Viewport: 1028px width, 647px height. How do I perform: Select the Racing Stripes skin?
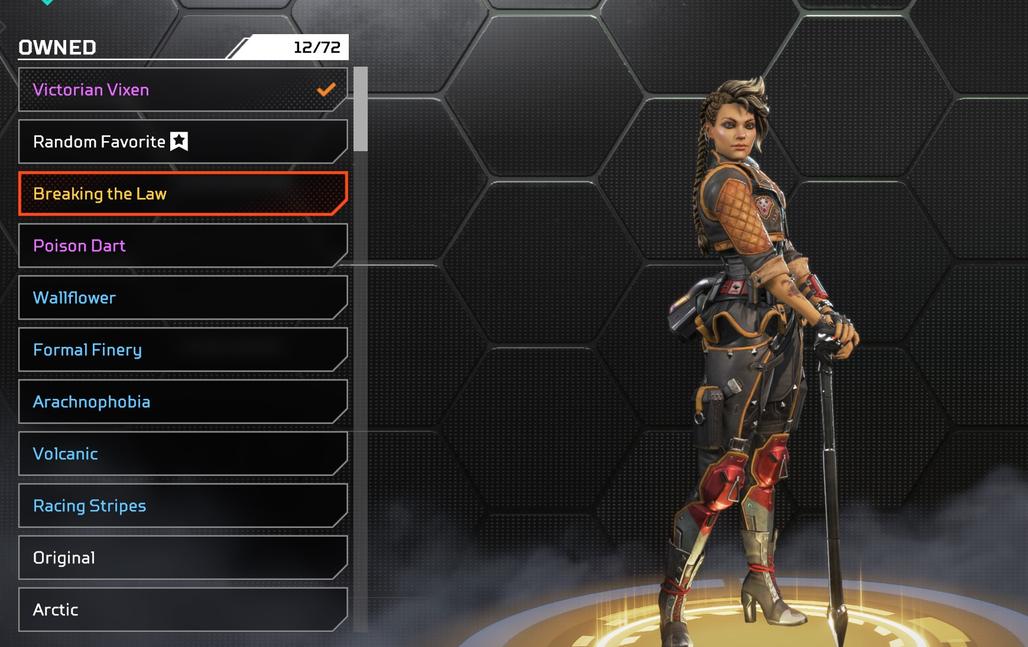tap(182, 506)
